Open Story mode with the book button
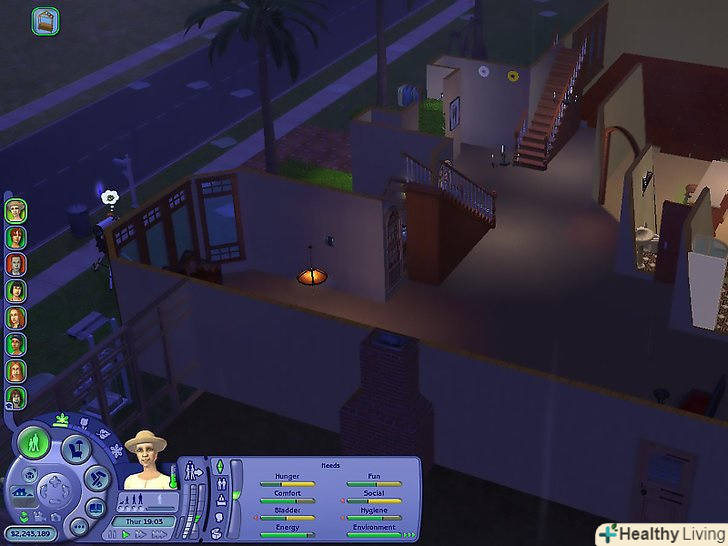The image size is (728, 546). (94, 509)
